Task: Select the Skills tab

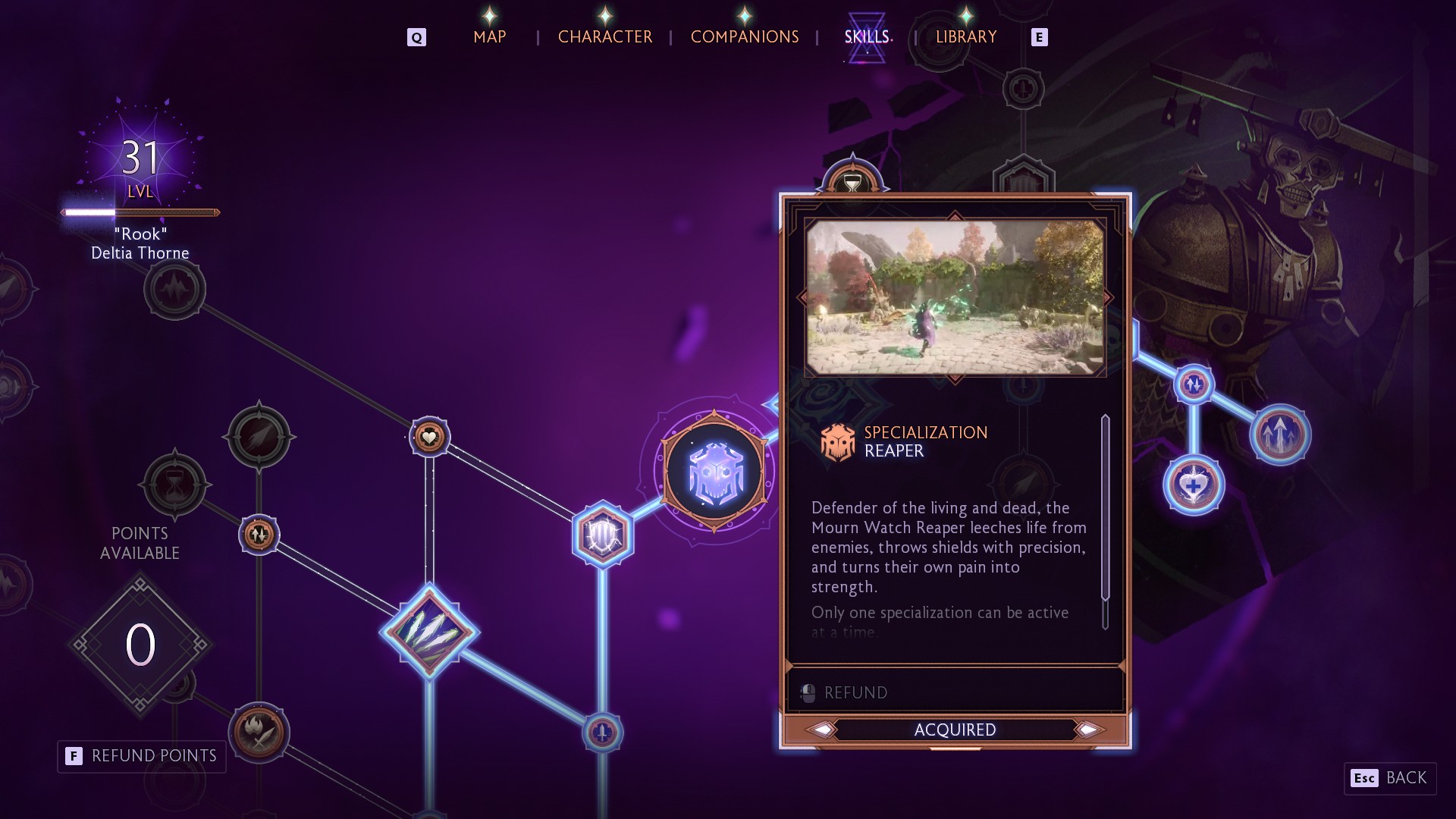Action: point(867,36)
